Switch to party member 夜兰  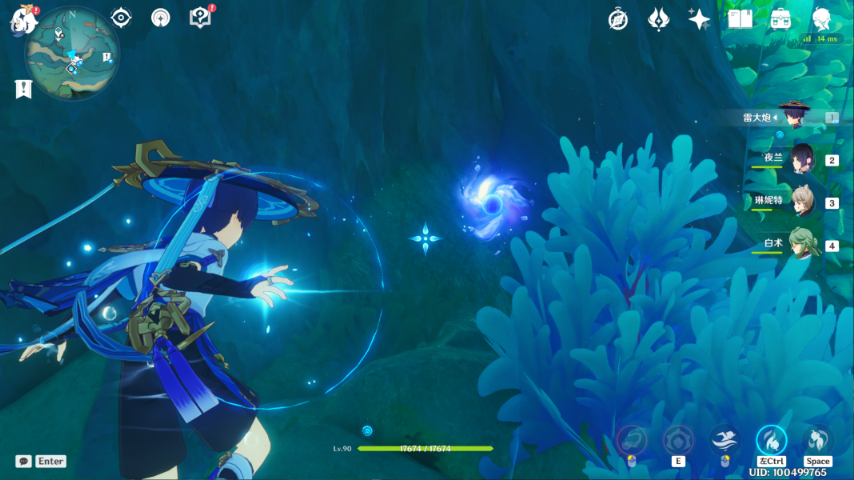(801, 159)
